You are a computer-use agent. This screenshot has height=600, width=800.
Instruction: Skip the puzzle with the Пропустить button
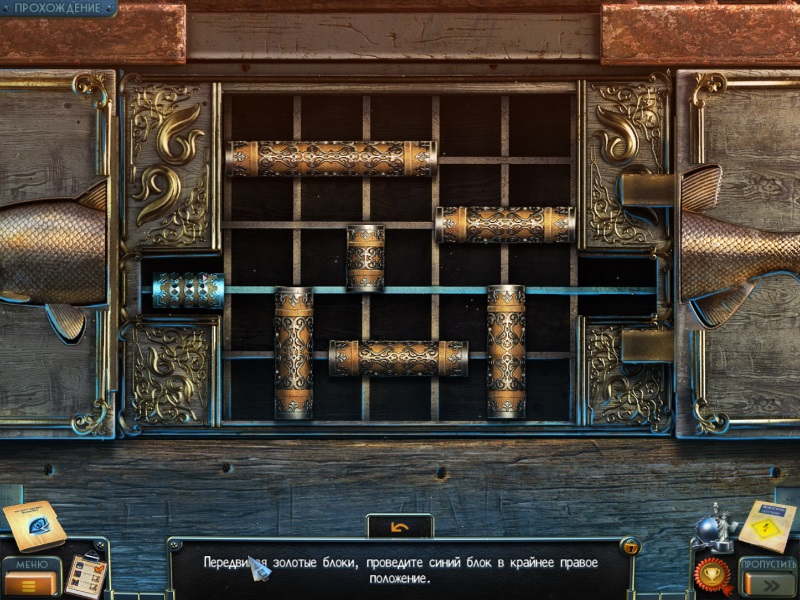click(x=766, y=578)
